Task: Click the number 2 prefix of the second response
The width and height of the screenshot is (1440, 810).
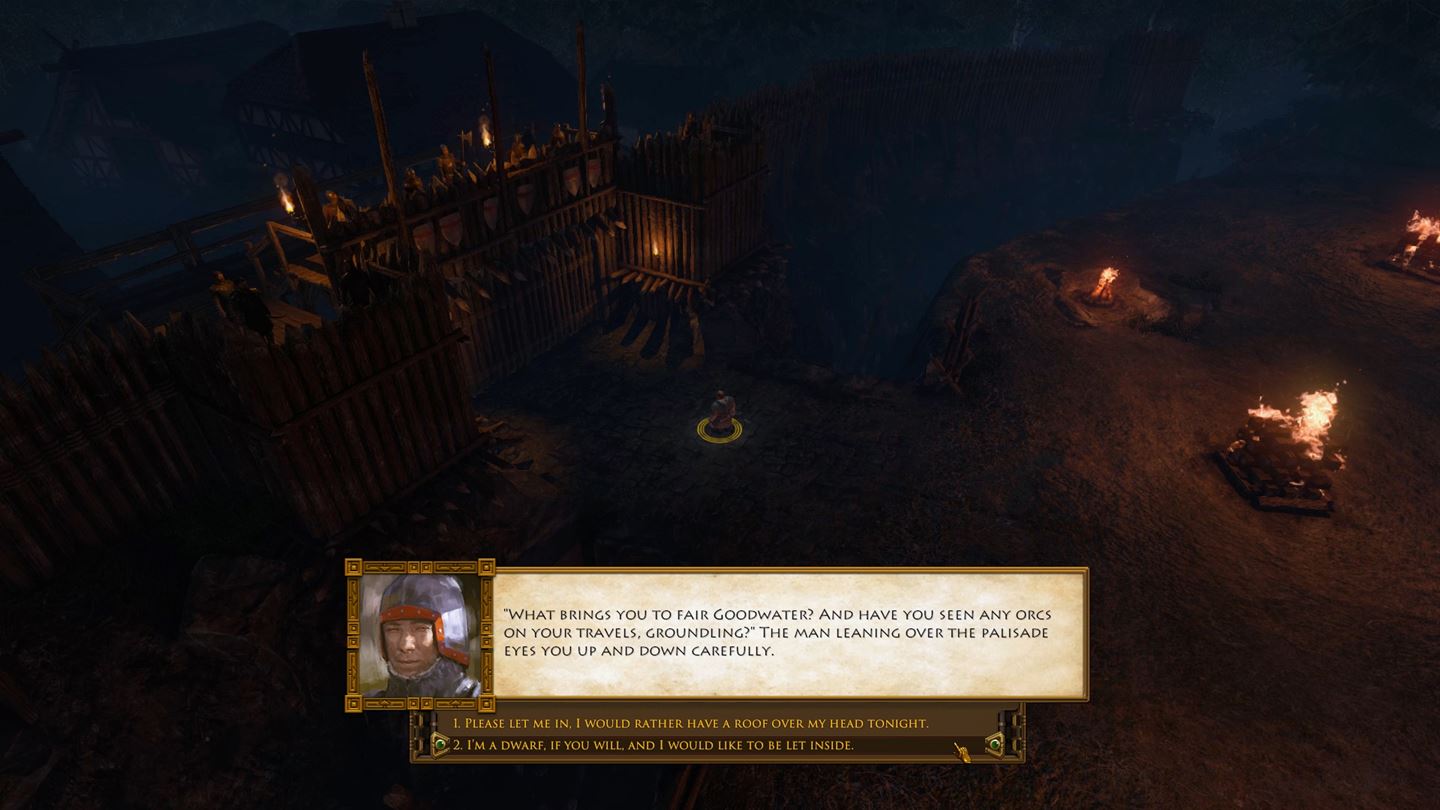Action: click(457, 744)
